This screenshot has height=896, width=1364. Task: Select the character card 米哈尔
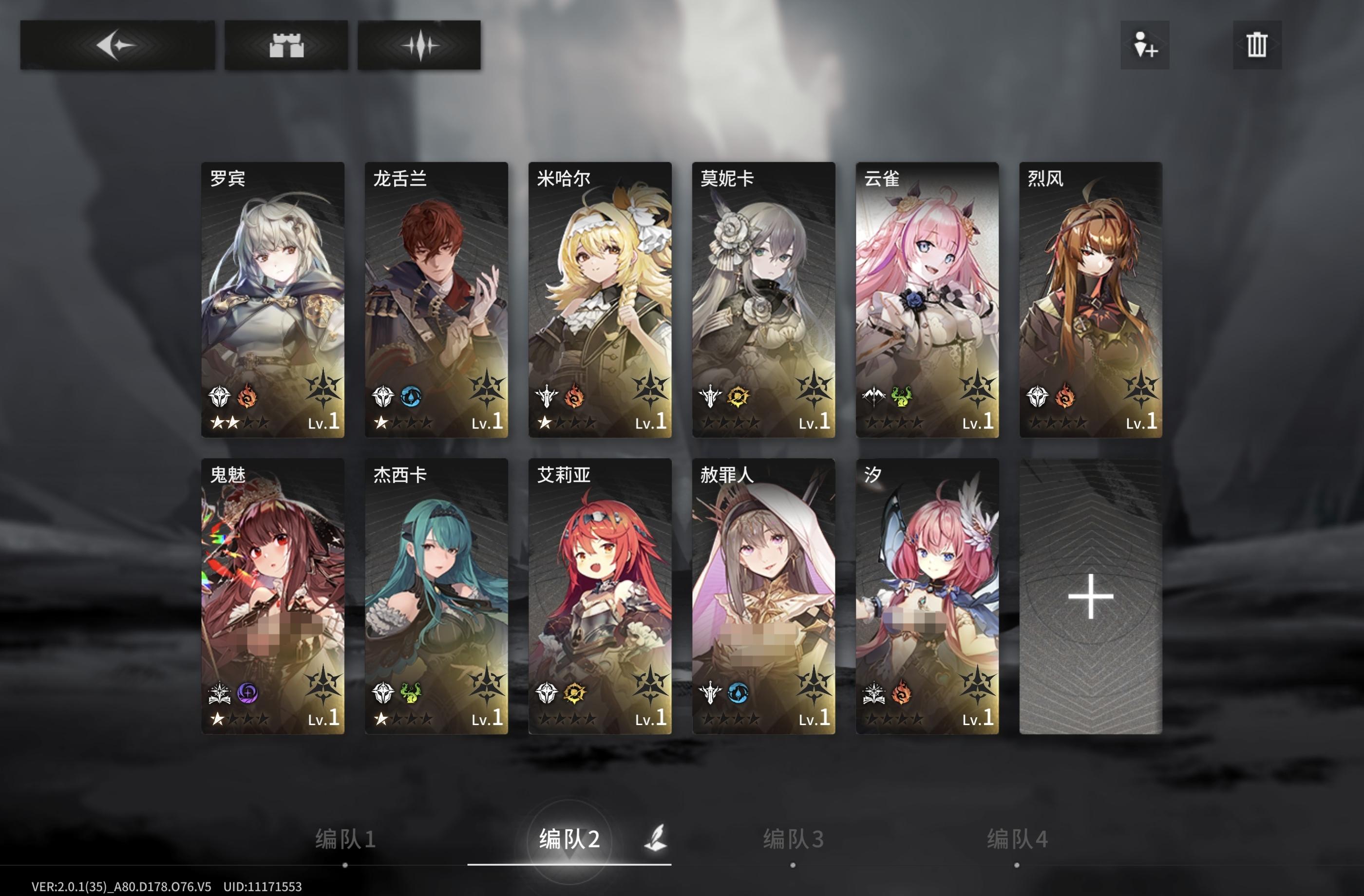pos(600,298)
